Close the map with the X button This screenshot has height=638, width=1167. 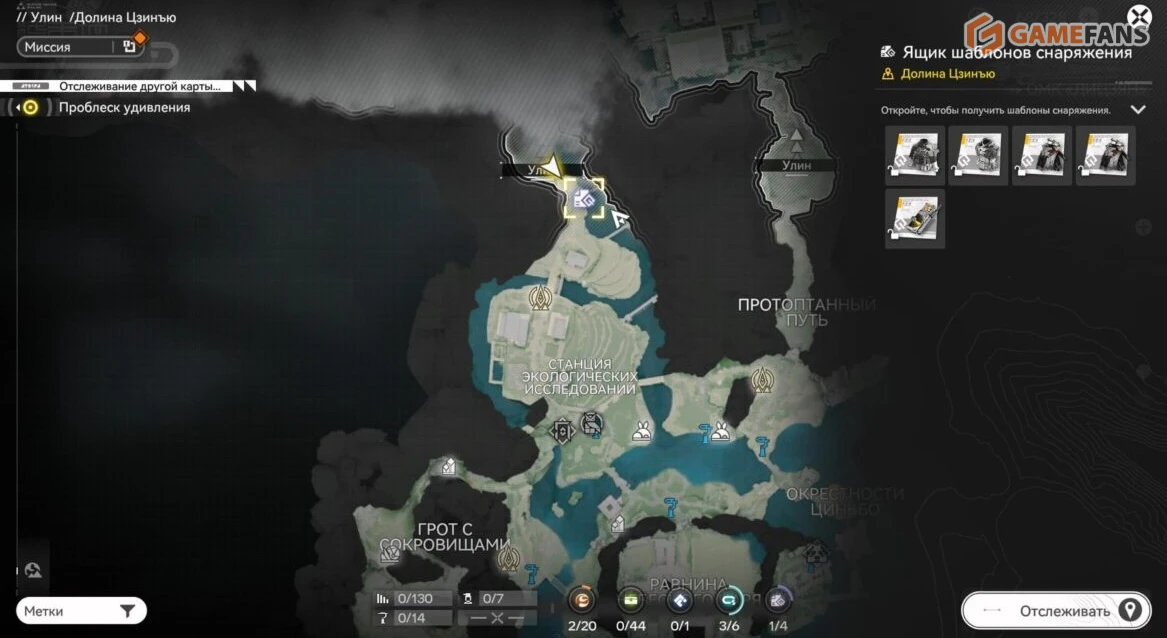tap(1138, 16)
